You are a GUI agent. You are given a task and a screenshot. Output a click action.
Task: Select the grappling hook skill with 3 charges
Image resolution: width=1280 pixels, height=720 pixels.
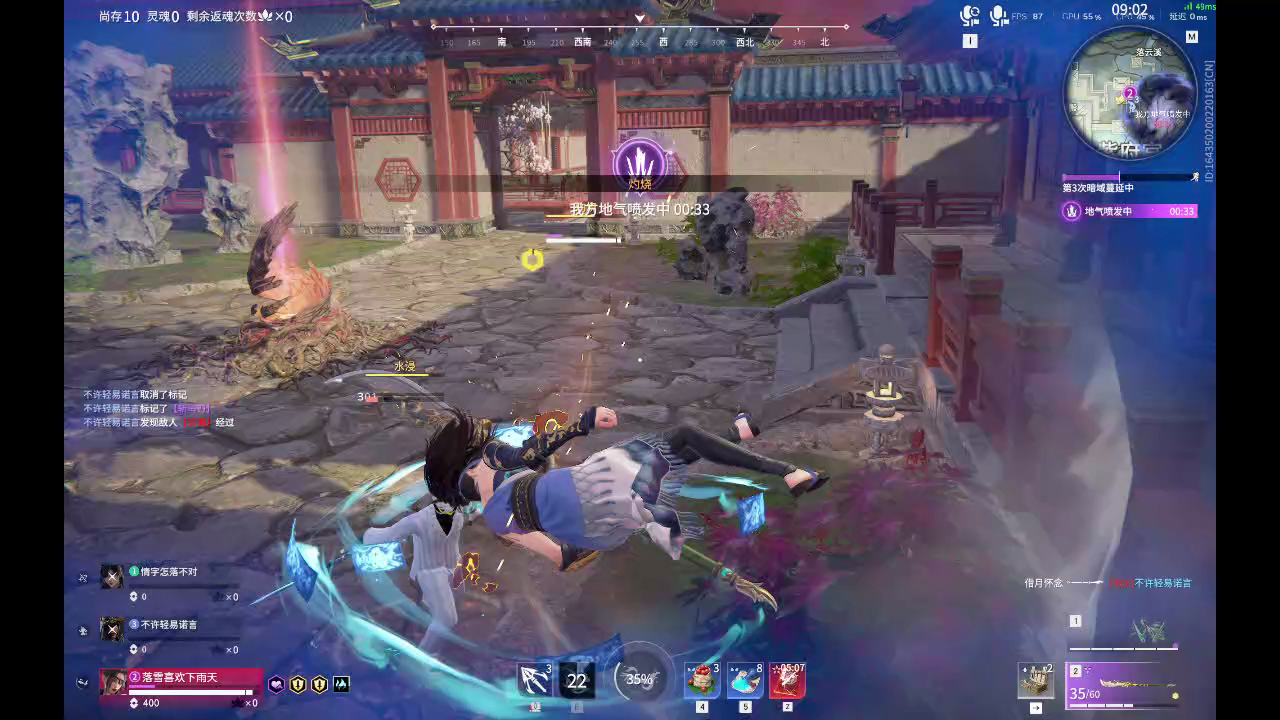click(533, 680)
